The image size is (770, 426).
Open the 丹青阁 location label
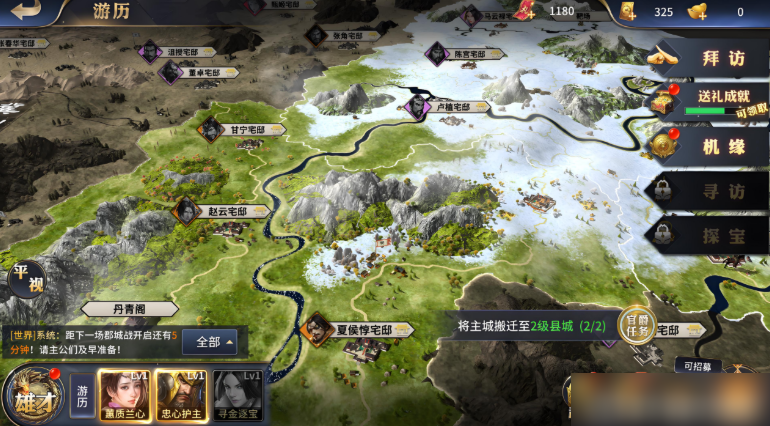[x=129, y=310]
